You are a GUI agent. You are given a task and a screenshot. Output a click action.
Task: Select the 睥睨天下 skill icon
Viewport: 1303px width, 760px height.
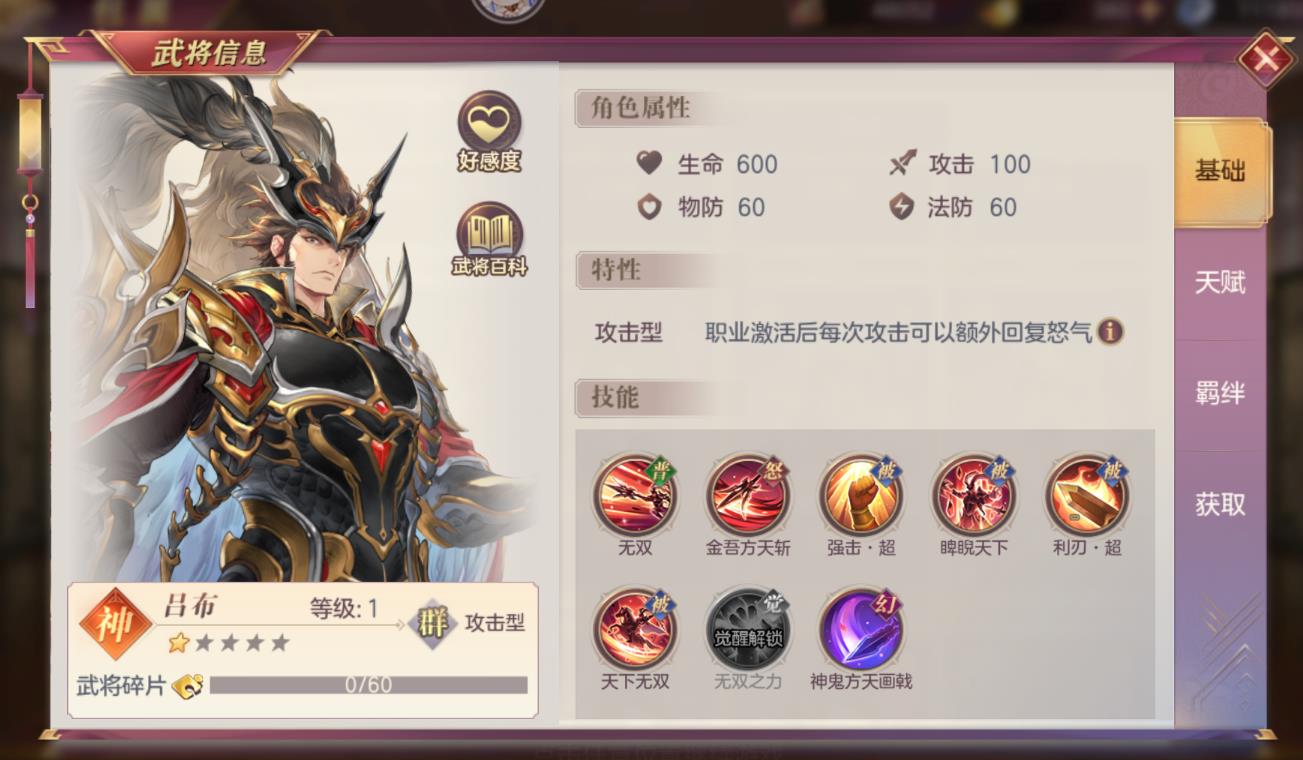pos(974,497)
